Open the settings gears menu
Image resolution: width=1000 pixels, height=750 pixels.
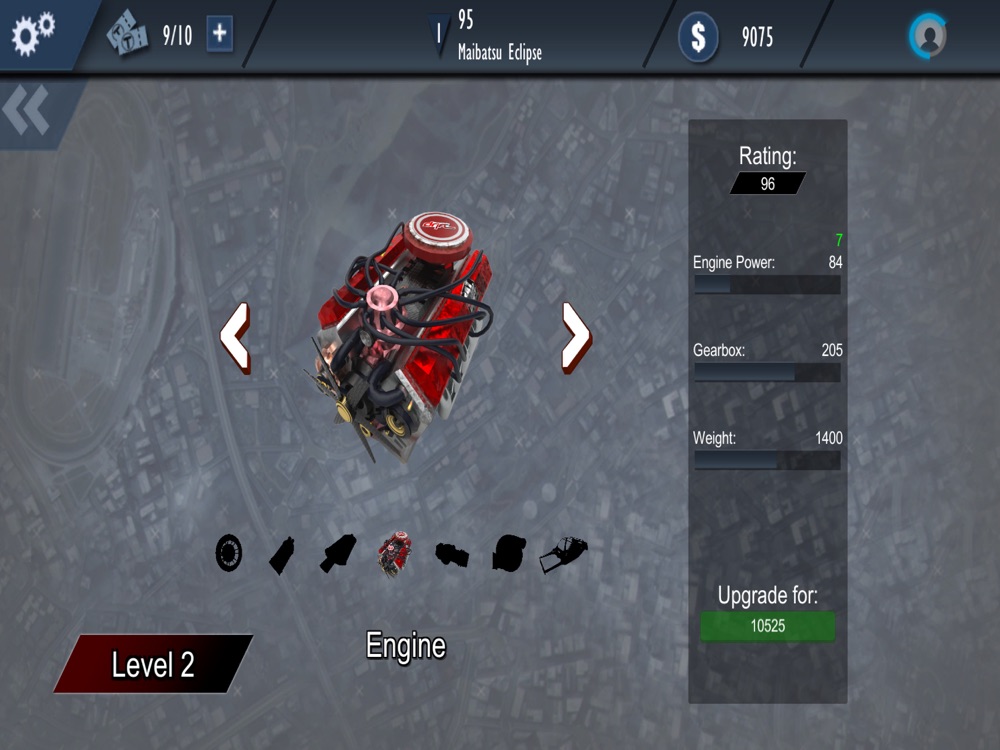pyautogui.click(x=33, y=35)
